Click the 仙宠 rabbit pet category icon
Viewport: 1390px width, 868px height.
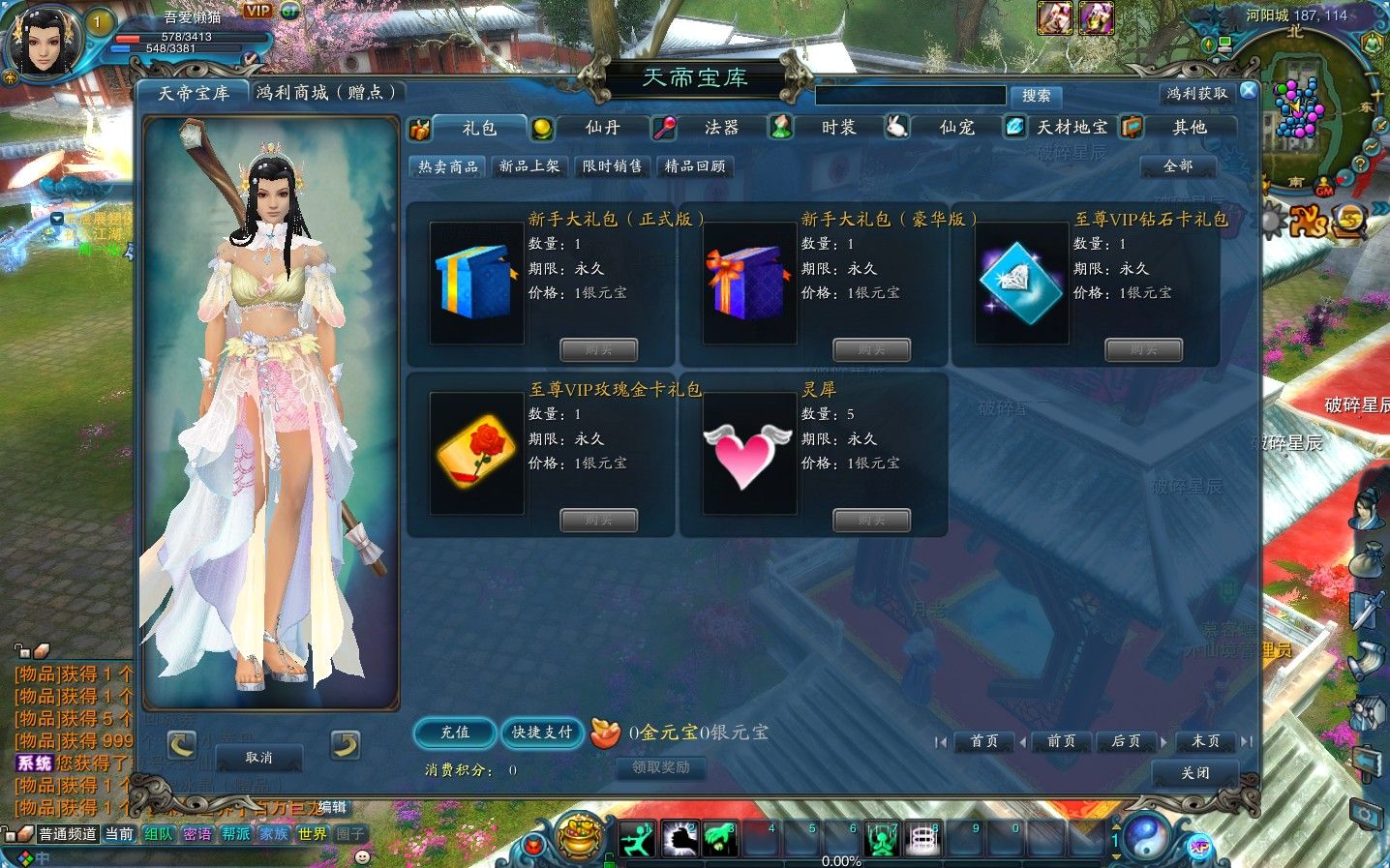[896, 127]
